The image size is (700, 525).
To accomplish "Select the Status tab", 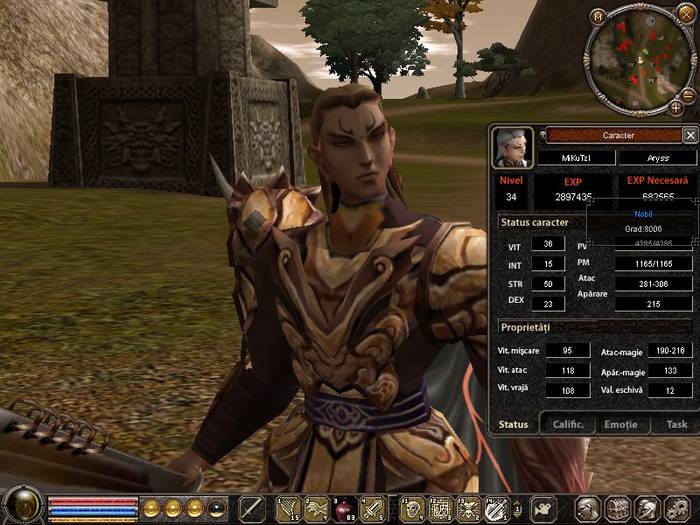I will pyautogui.click(x=514, y=425).
